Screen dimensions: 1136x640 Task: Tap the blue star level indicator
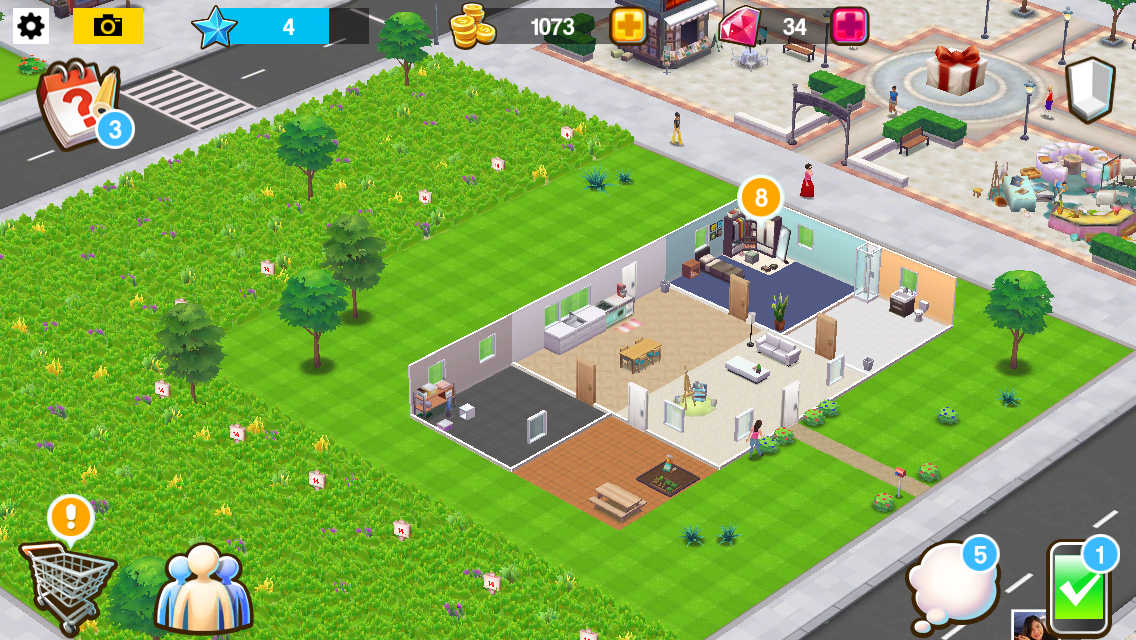point(215,27)
